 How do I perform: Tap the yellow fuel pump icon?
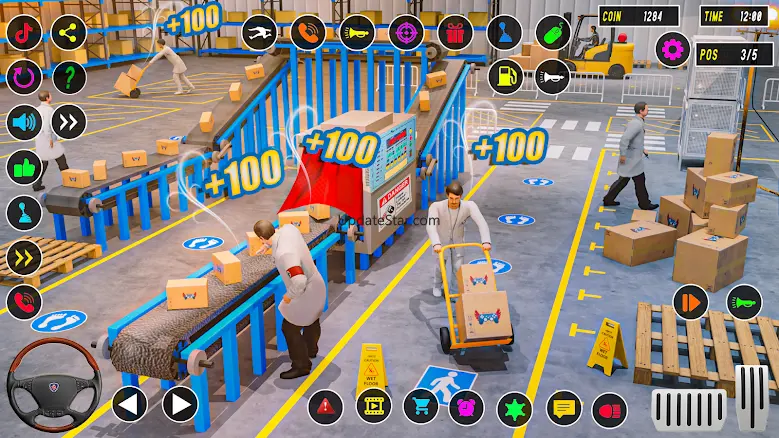click(505, 77)
